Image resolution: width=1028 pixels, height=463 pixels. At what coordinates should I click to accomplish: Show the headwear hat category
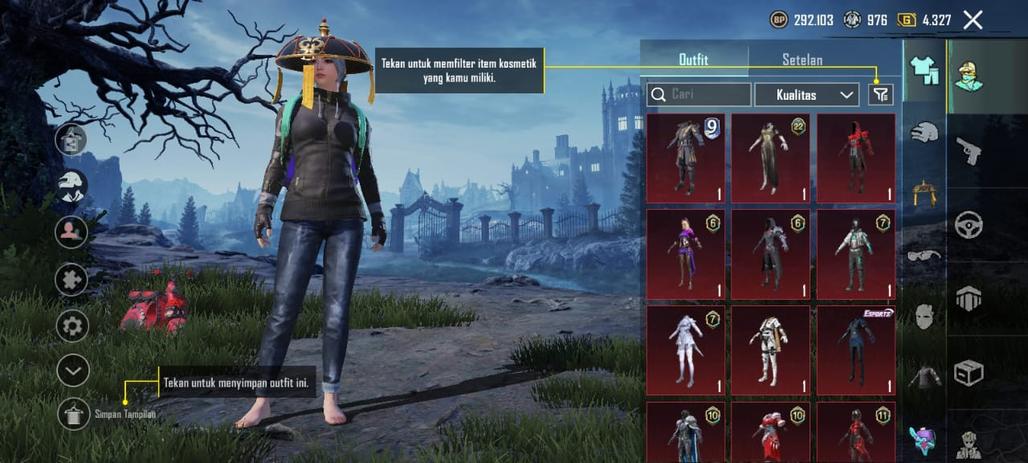pos(924,192)
